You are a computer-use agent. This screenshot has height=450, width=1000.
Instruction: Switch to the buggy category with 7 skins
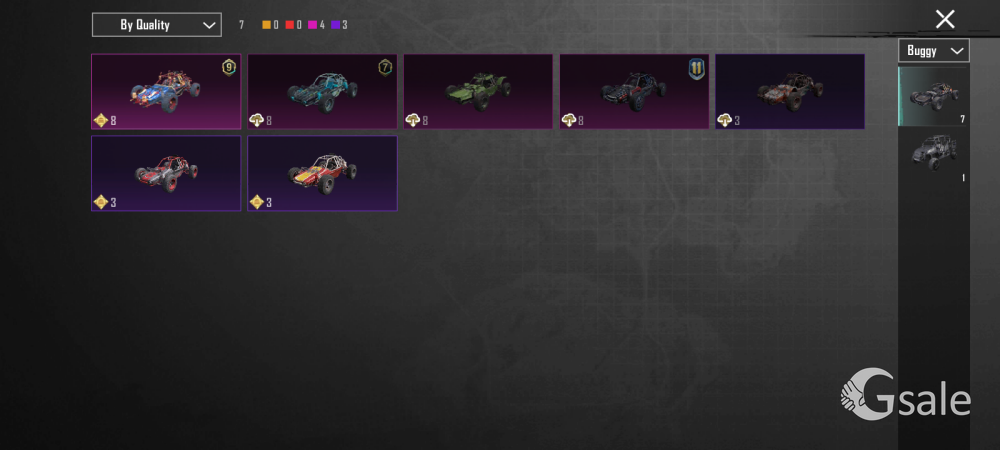click(x=934, y=97)
